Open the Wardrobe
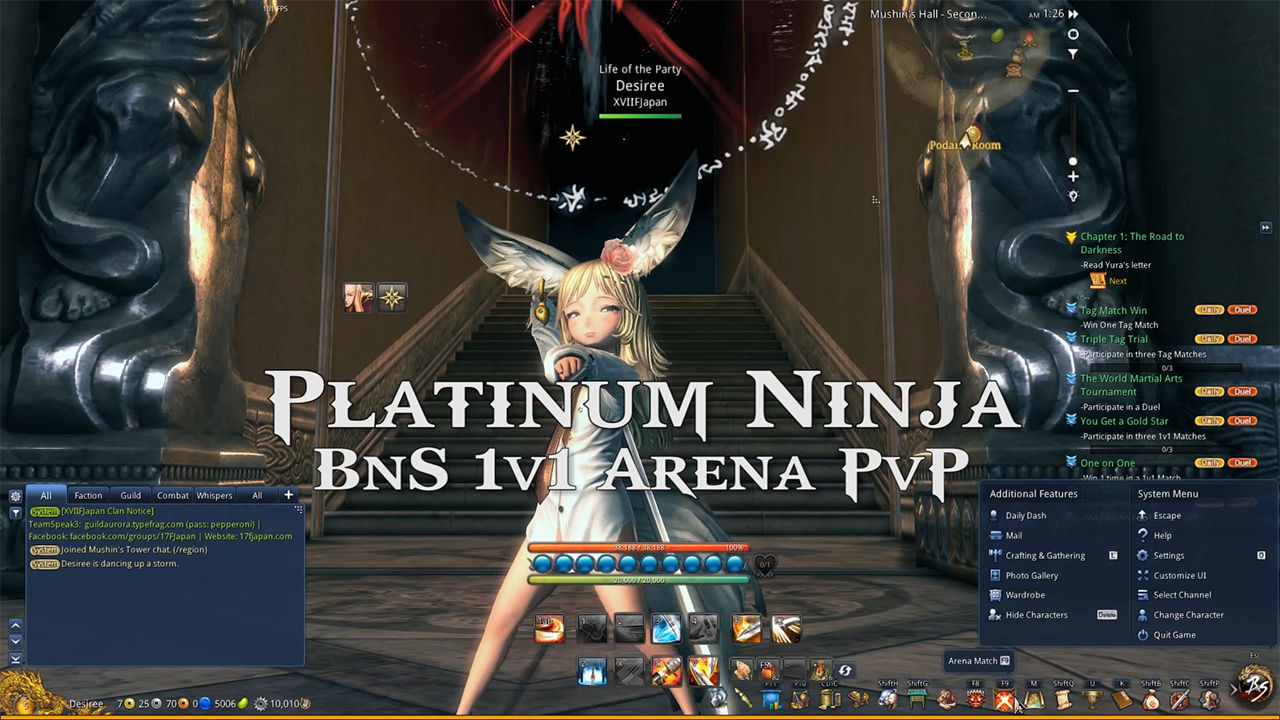Viewport: 1280px width, 720px height. point(1025,594)
